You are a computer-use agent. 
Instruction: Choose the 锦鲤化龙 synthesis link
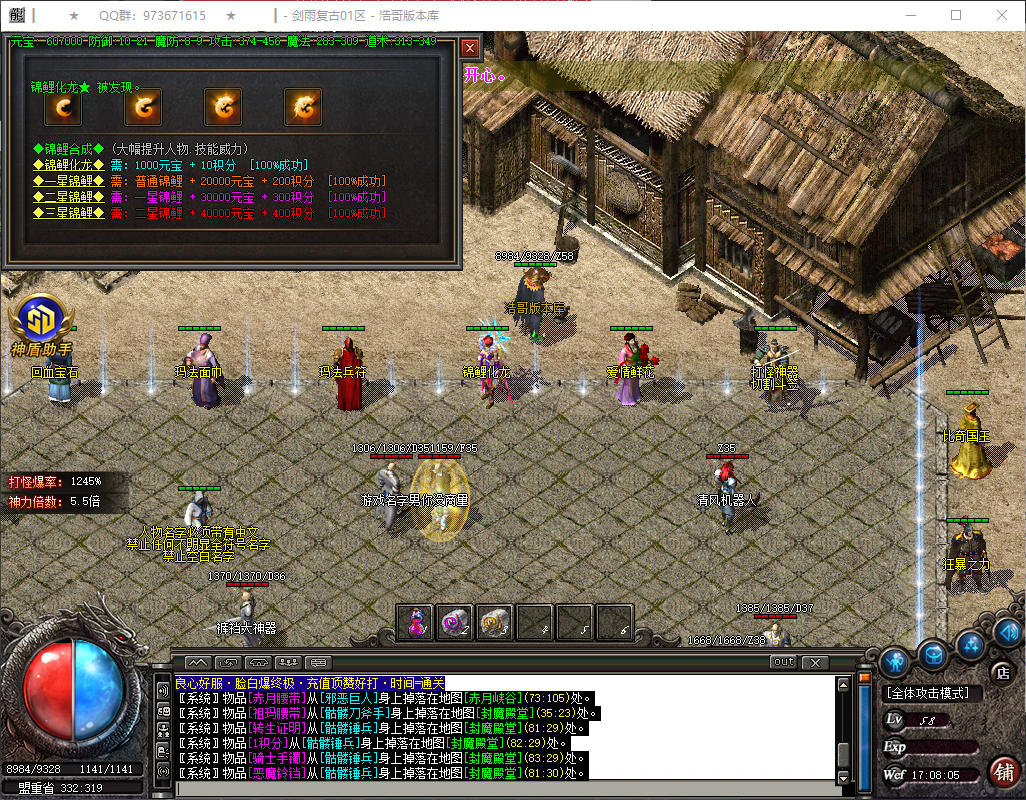(69, 164)
